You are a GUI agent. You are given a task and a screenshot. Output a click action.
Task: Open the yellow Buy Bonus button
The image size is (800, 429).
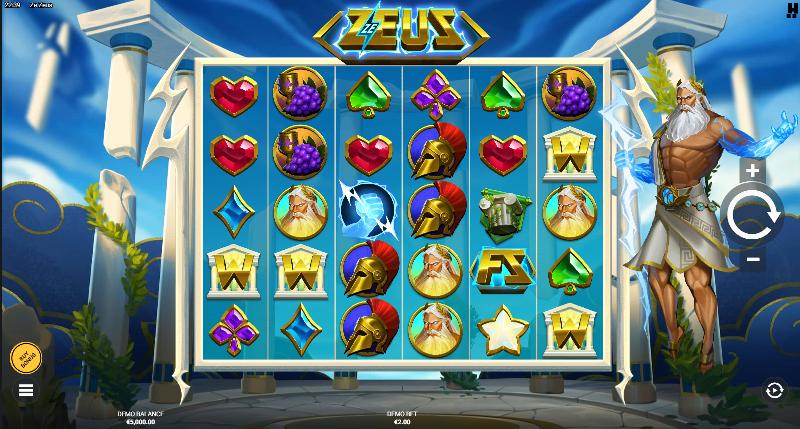[25, 357]
